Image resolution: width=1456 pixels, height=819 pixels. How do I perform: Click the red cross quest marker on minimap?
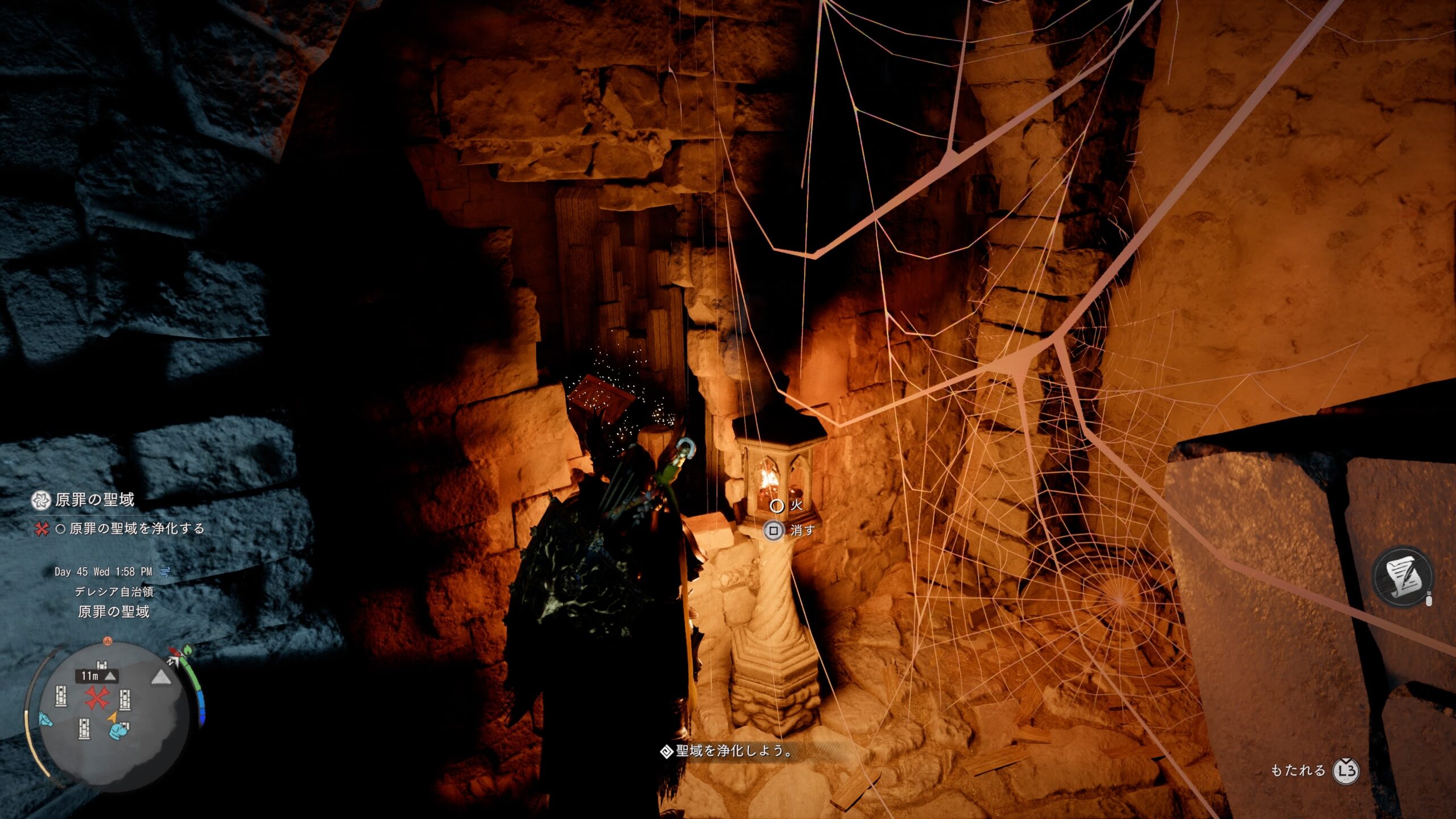coord(97,697)
